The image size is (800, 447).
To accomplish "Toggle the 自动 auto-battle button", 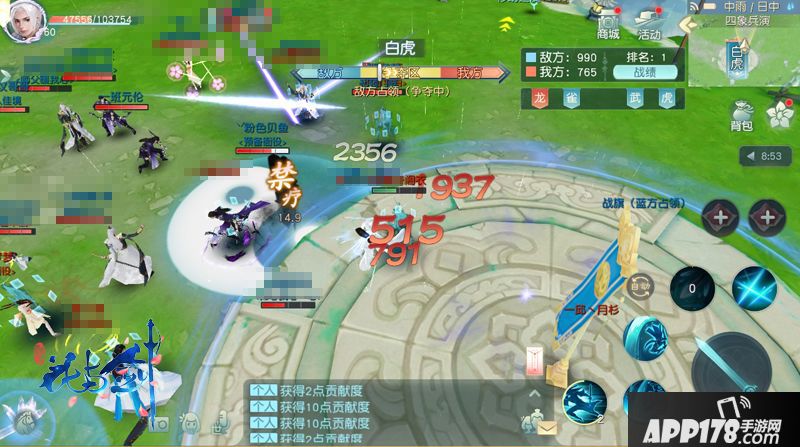I will coord(639,287).
